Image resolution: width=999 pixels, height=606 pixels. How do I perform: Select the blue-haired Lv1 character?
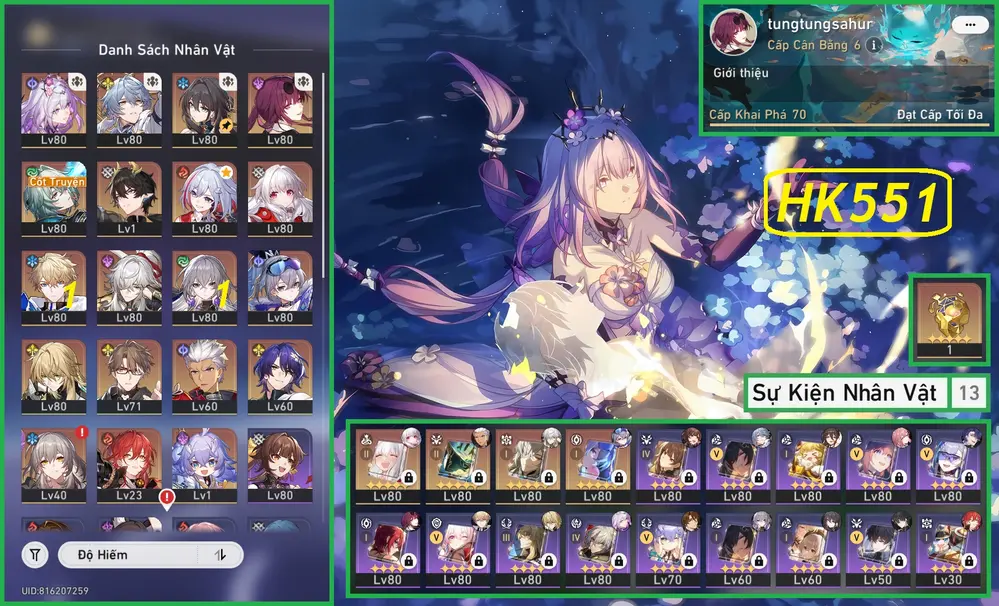coord(204,460)
